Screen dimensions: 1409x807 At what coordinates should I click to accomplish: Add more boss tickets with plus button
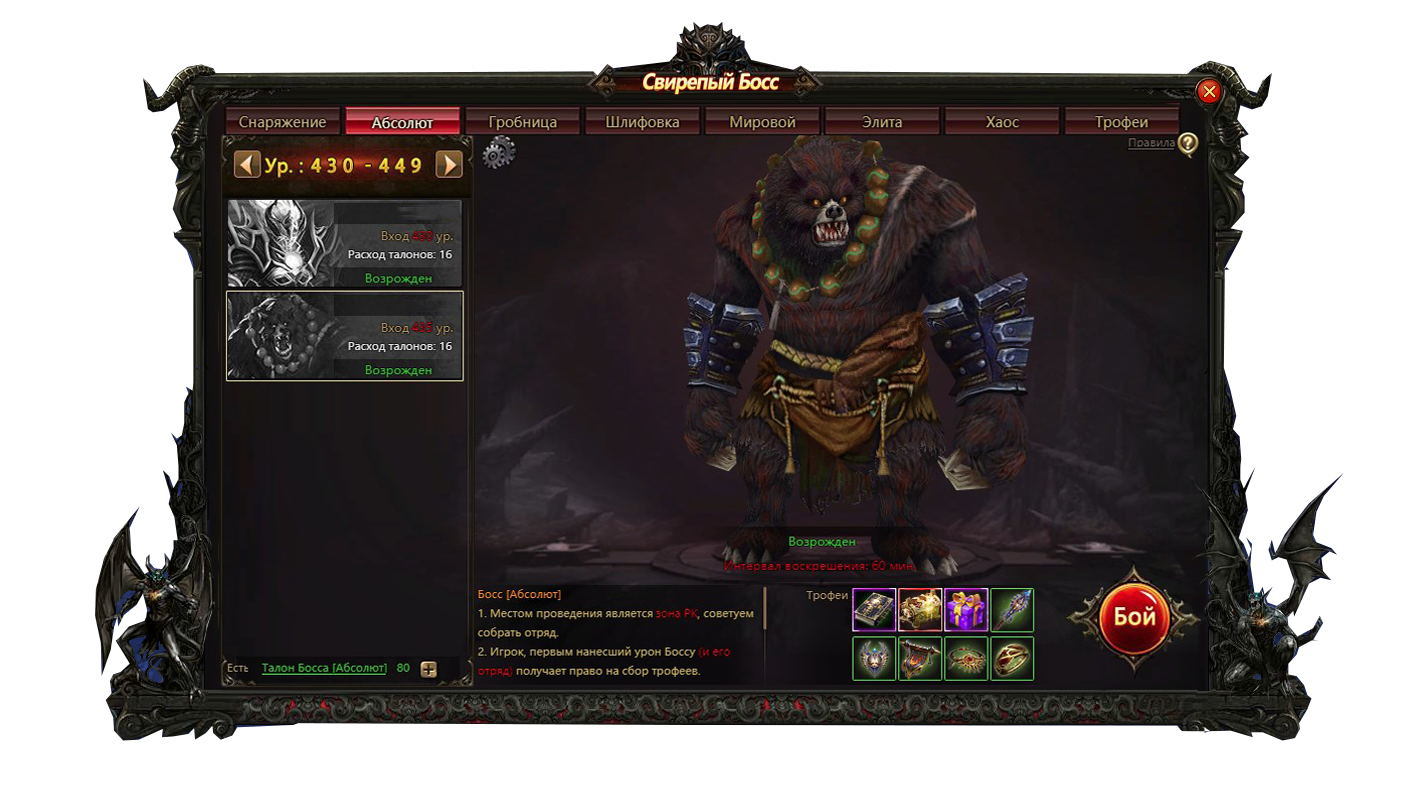[428, 669]
